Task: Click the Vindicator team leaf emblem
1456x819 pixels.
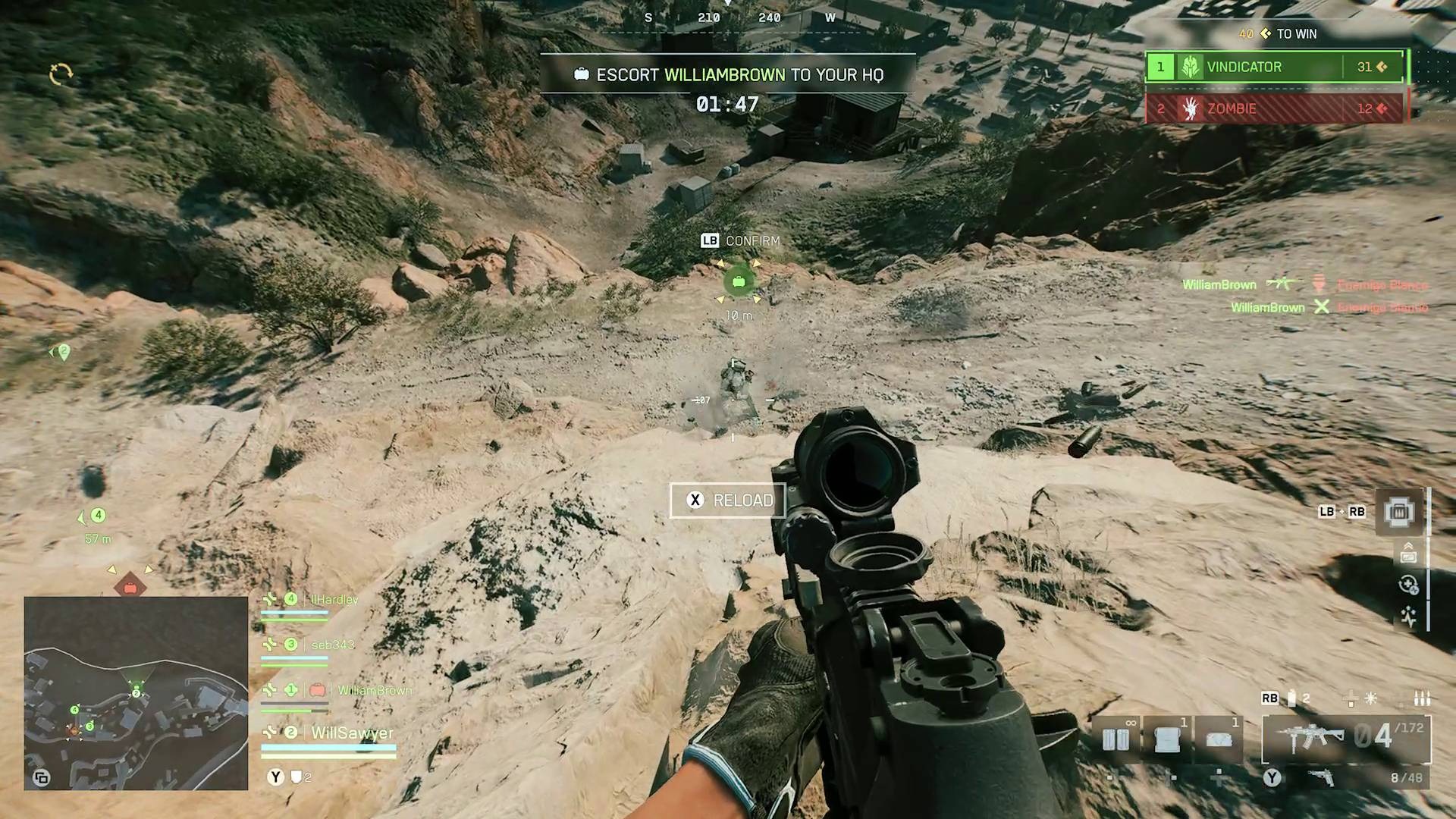Action: 1191,67
